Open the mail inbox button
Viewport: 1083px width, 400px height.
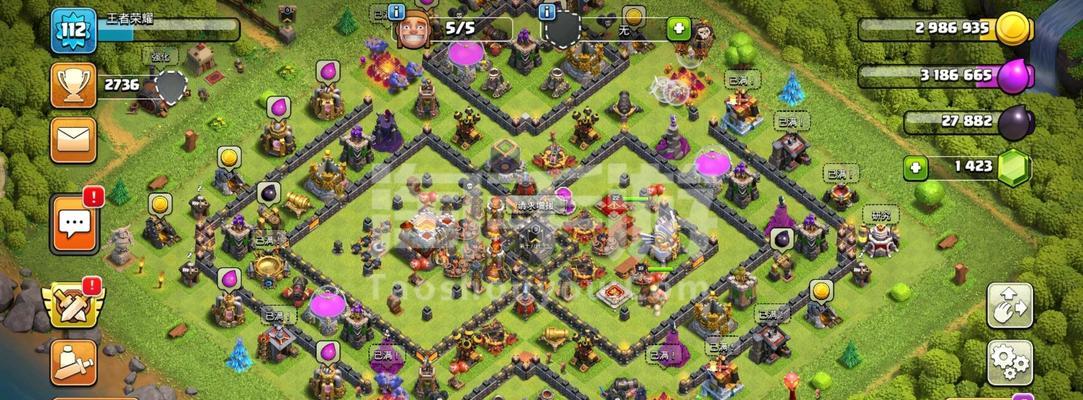[74, 139]
